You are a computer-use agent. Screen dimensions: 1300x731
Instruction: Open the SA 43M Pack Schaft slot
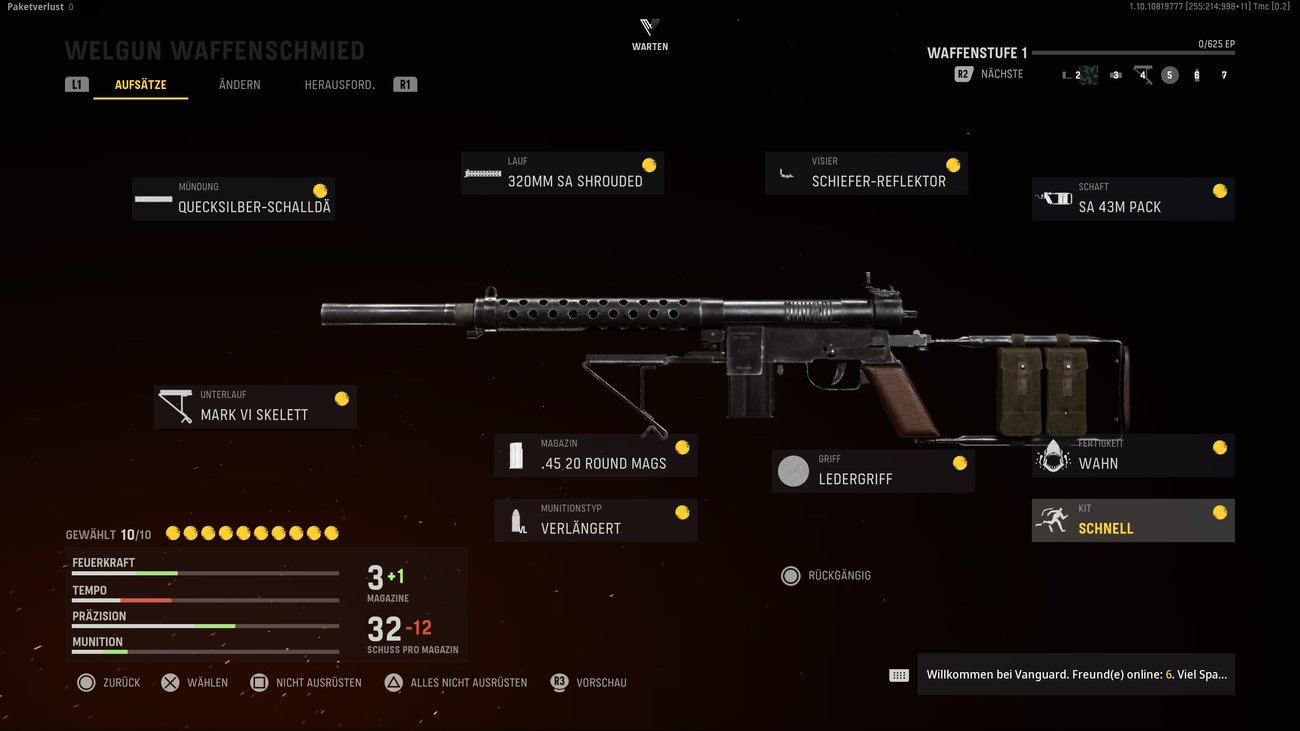[x=1132, y=199]
